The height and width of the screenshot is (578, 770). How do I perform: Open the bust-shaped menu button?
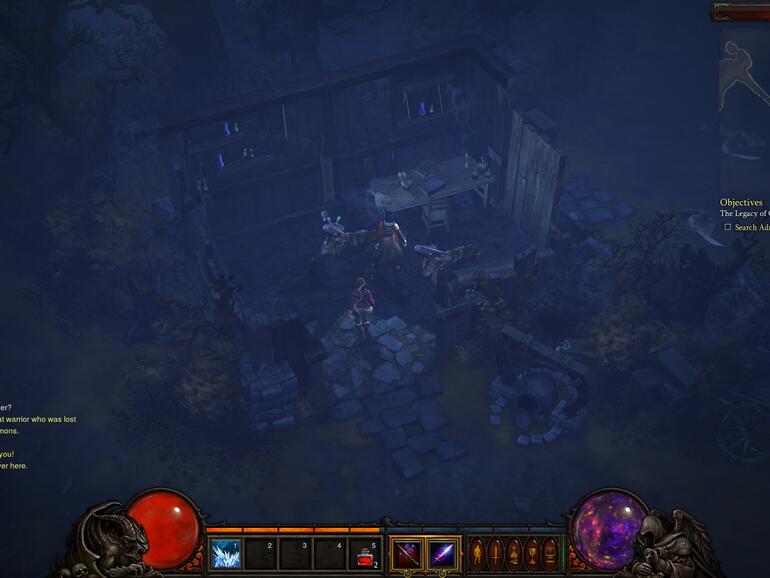tap(513, 553)
